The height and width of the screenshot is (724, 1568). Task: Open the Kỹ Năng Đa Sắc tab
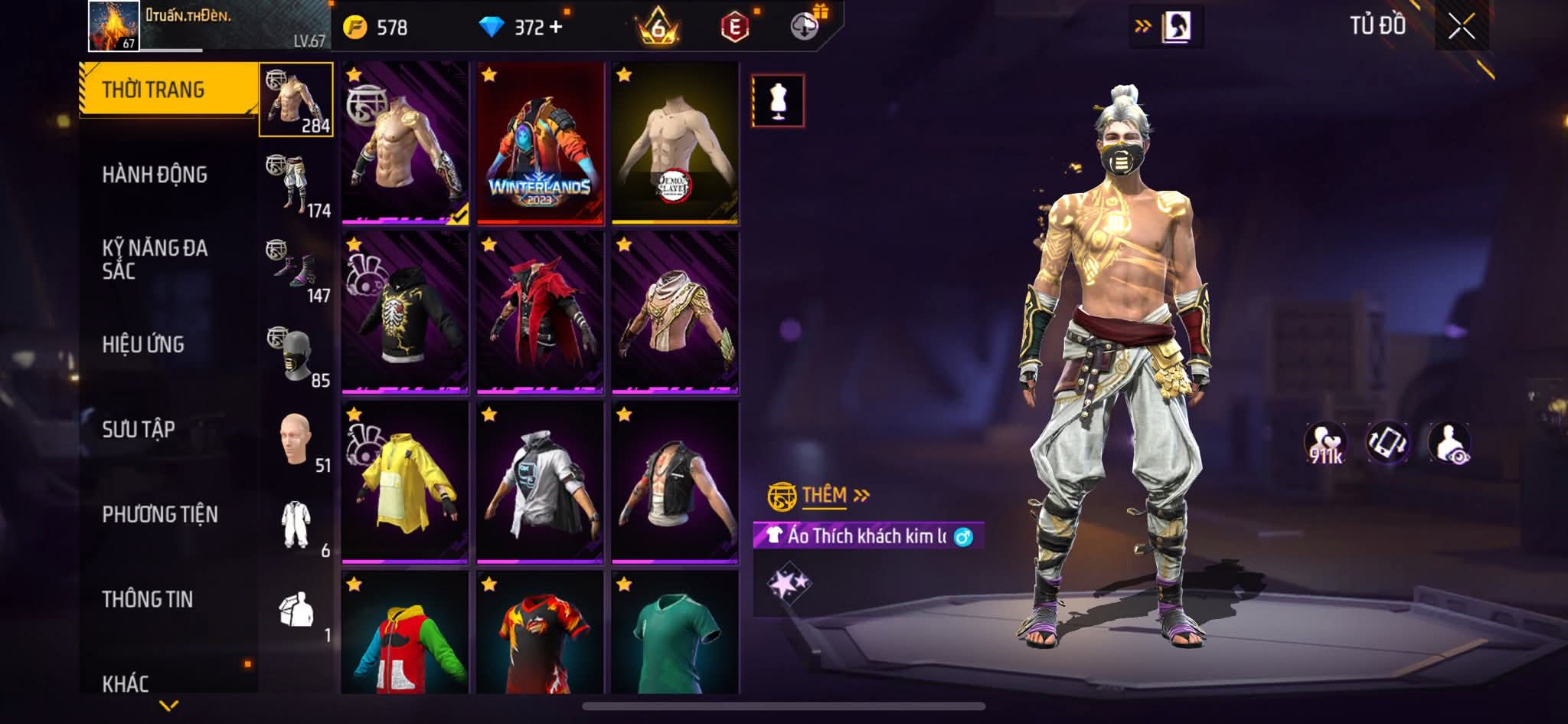pos(155,259)
